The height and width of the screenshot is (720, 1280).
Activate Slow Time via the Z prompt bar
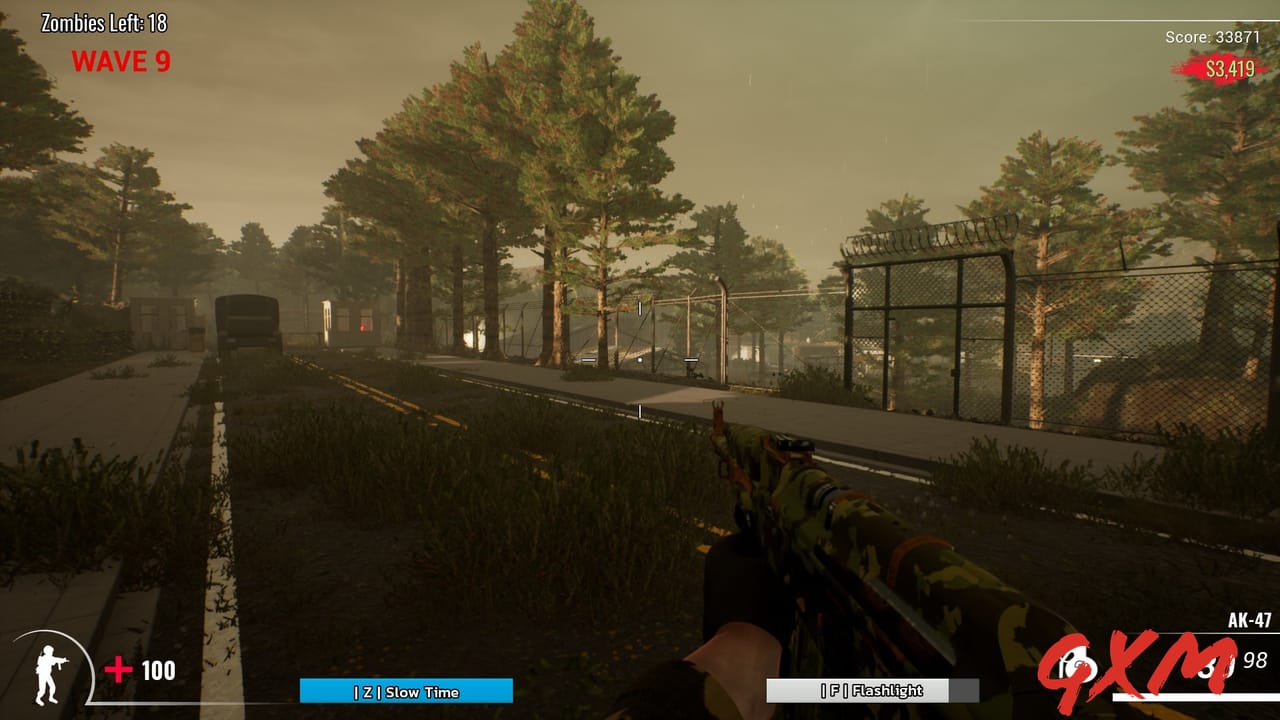pos(406,691)
